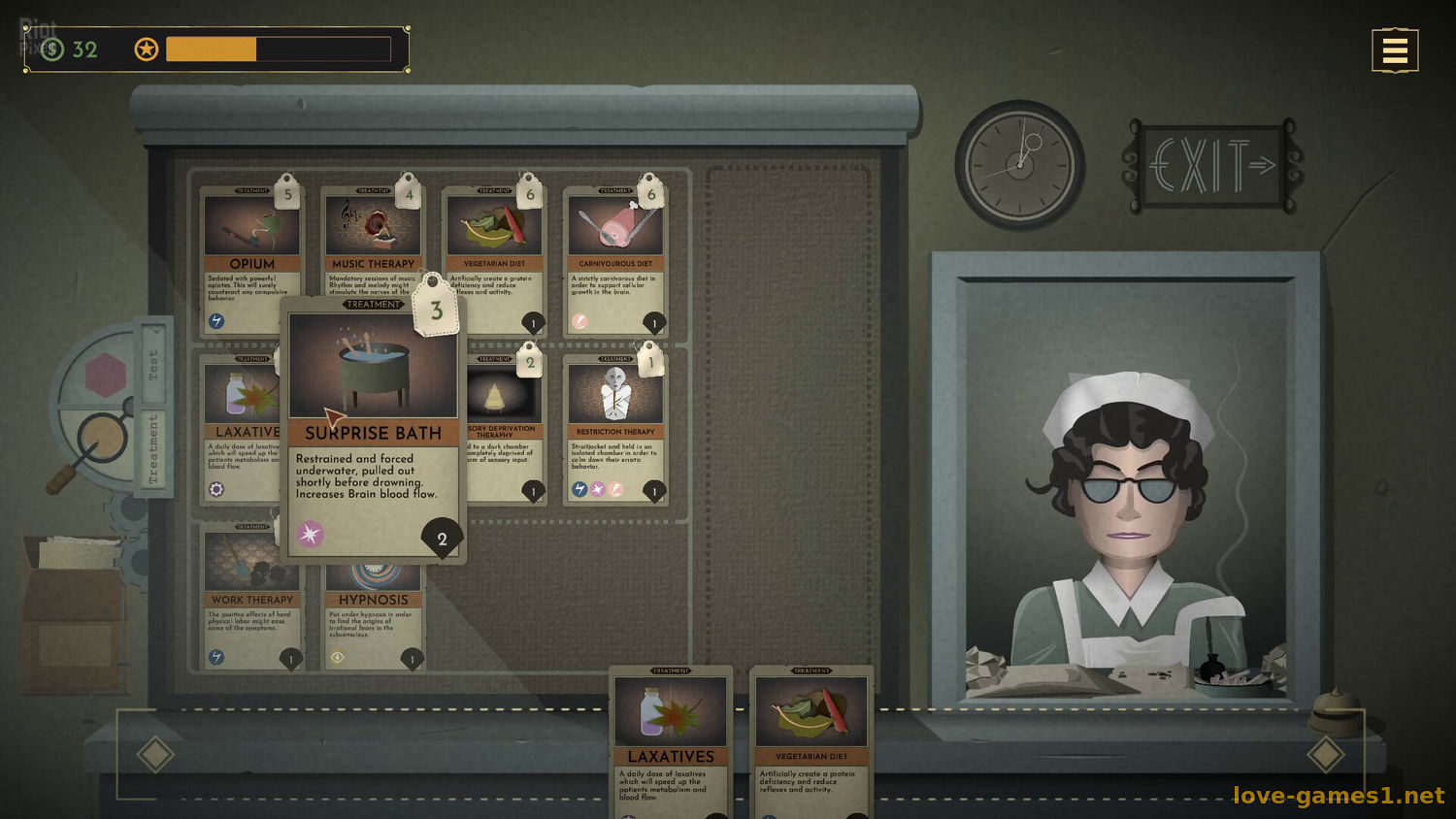Viewport: 1456px width, 819px height.
Task: Select the Sensory Deprivation Therapy card
Action: click(507, 427)
